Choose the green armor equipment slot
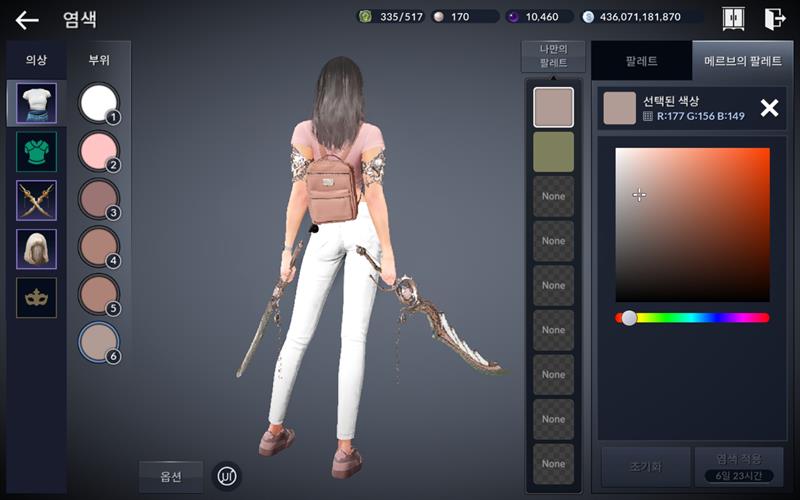Image resolution: width=800 pixels, height=500 pixels. (36, 152)
